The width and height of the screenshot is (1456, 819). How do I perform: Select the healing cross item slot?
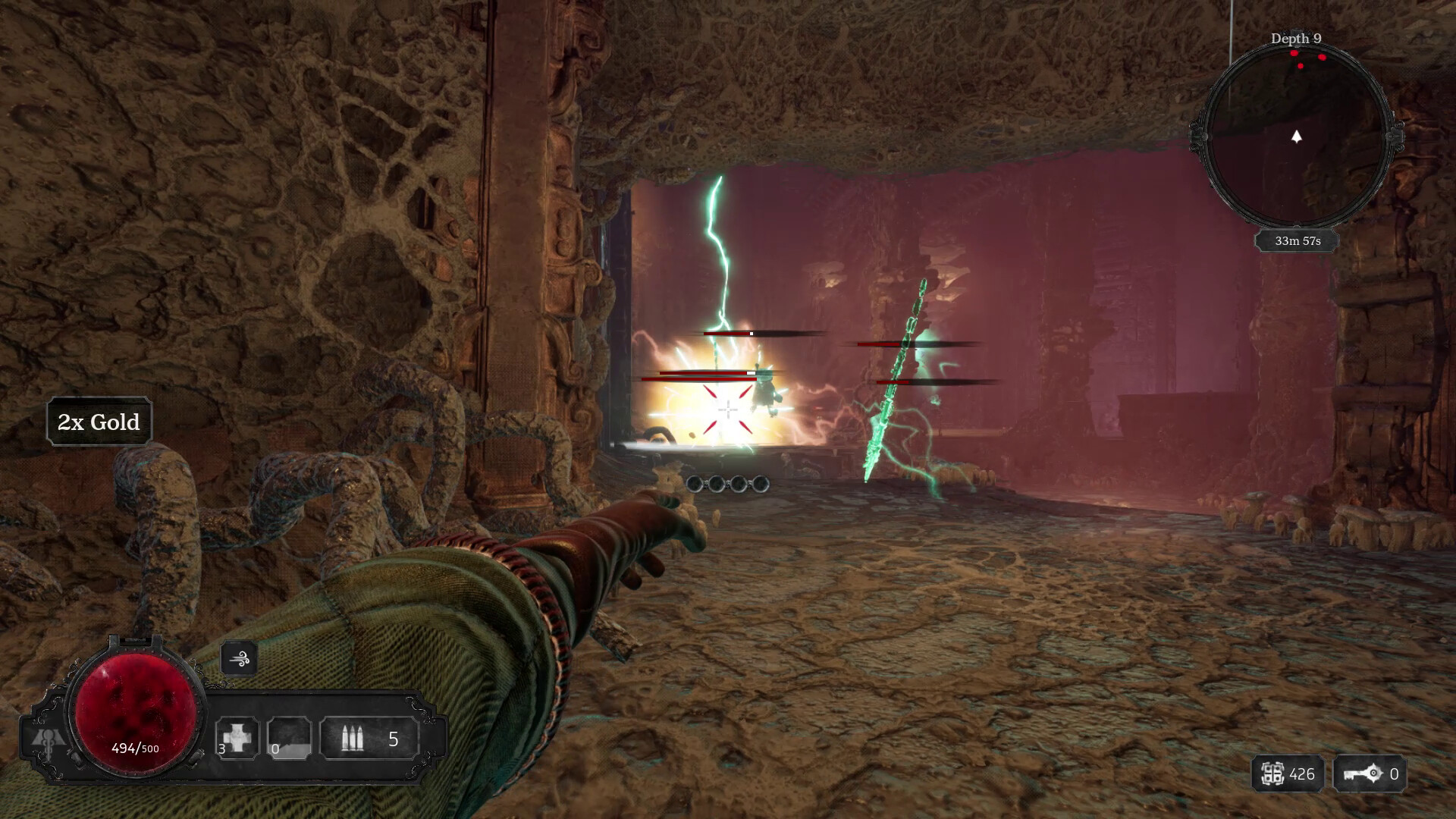point(237,738)
